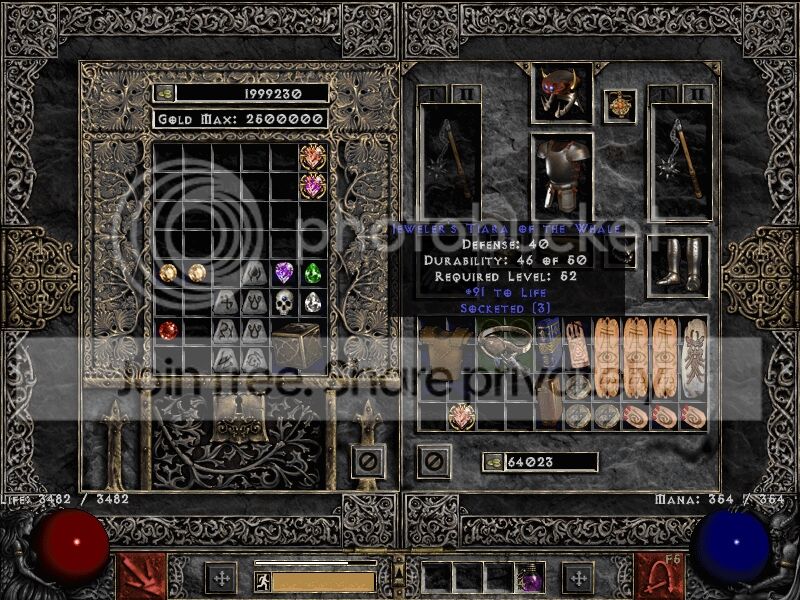Open the right-click skill selector marked F5
The image size is (800, 600).
(x=658, y=576)
